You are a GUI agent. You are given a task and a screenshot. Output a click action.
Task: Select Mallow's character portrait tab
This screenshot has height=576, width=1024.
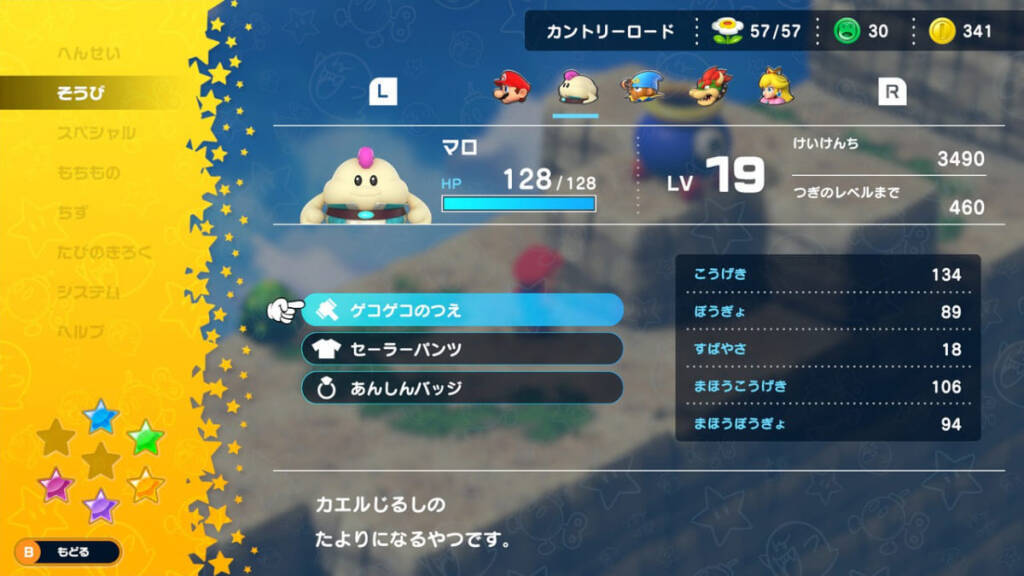point(575,89)
